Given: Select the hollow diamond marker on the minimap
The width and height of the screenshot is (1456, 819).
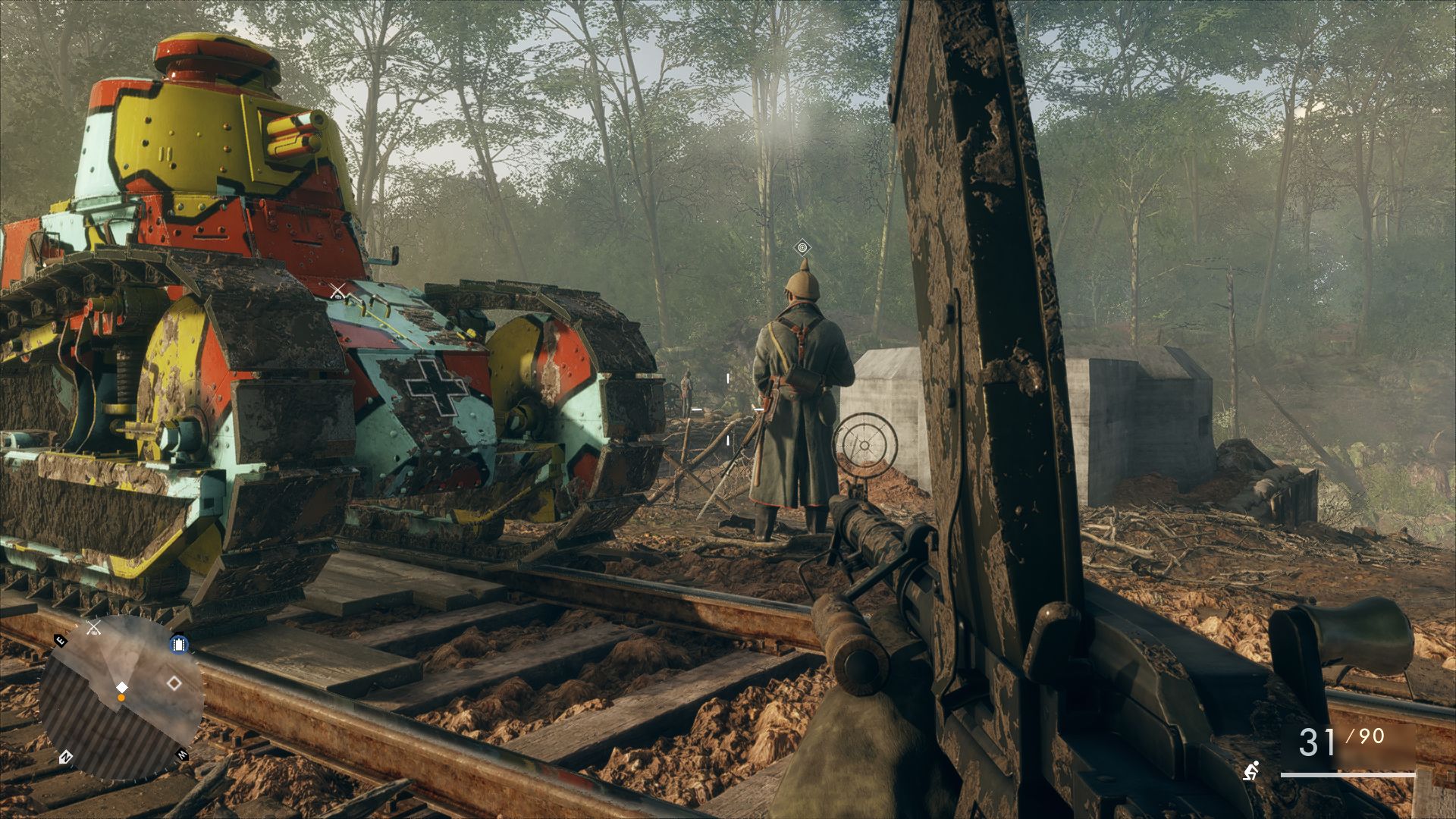Looking at the screenshot, I should 174,683.
